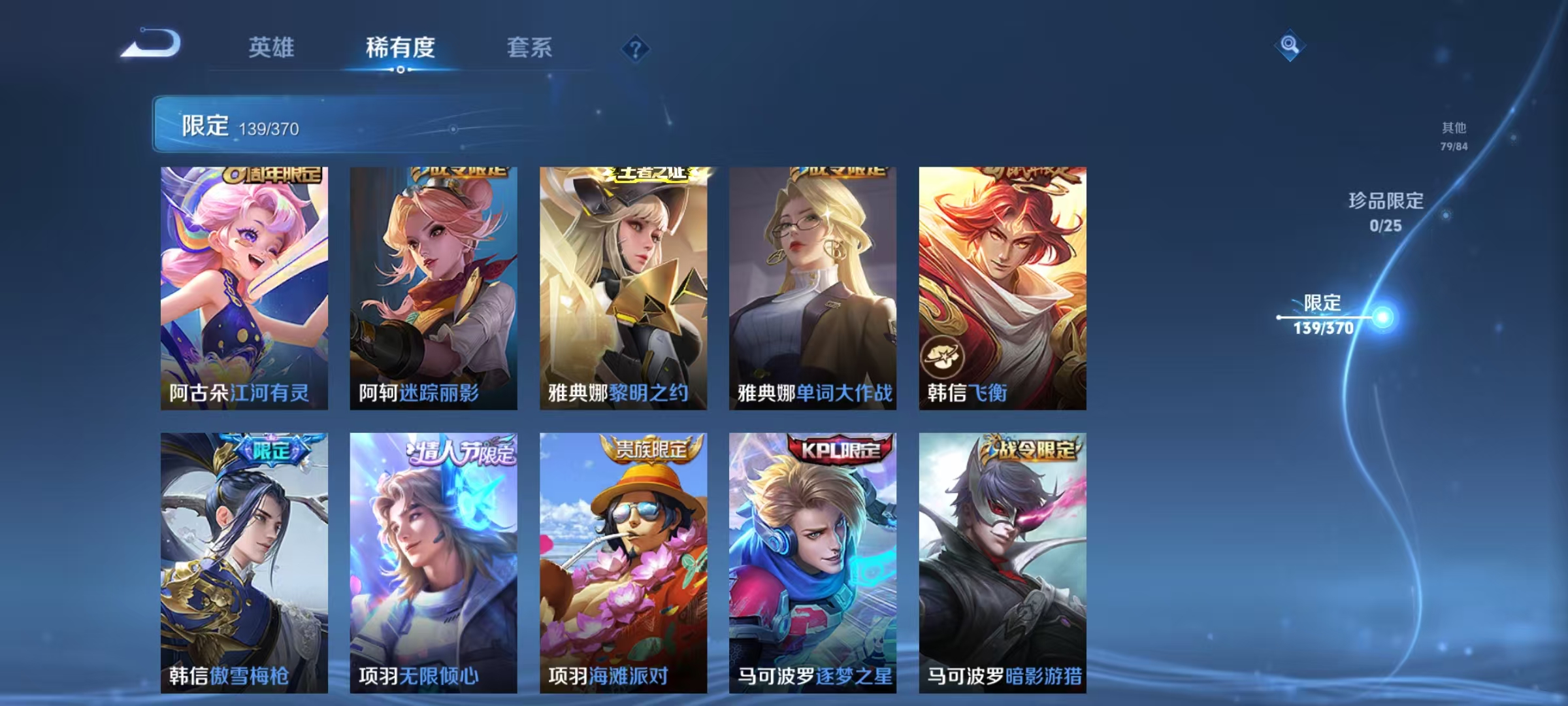Image resolution: width=1568 pixels, height=706 pixels.
Task: Switch to the 套系 tab
Action: (x=529, y=47)
